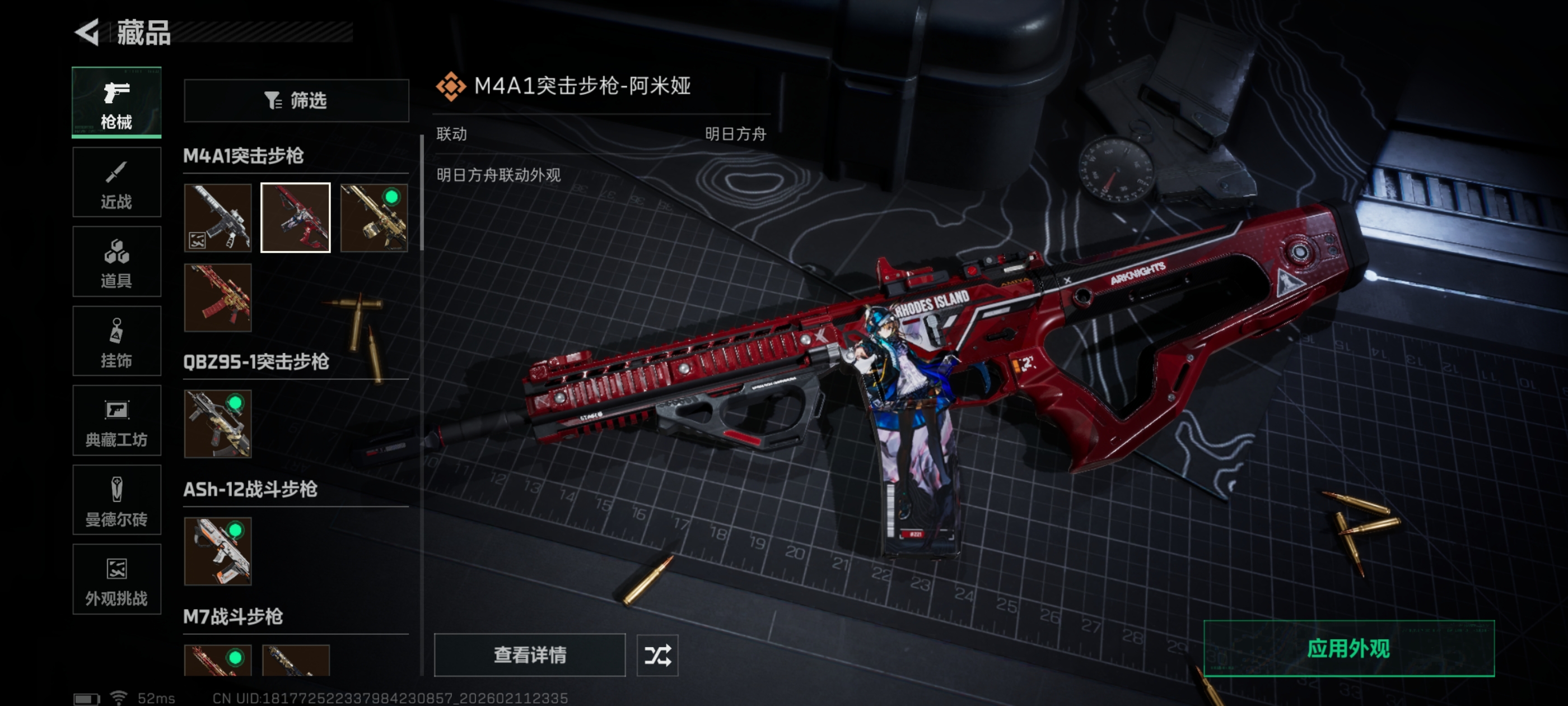Select the QBZ95-1 skin thumbnail
Image resolution: width=1568 pixels, height=706 pixels.
[x=218, y=424]
